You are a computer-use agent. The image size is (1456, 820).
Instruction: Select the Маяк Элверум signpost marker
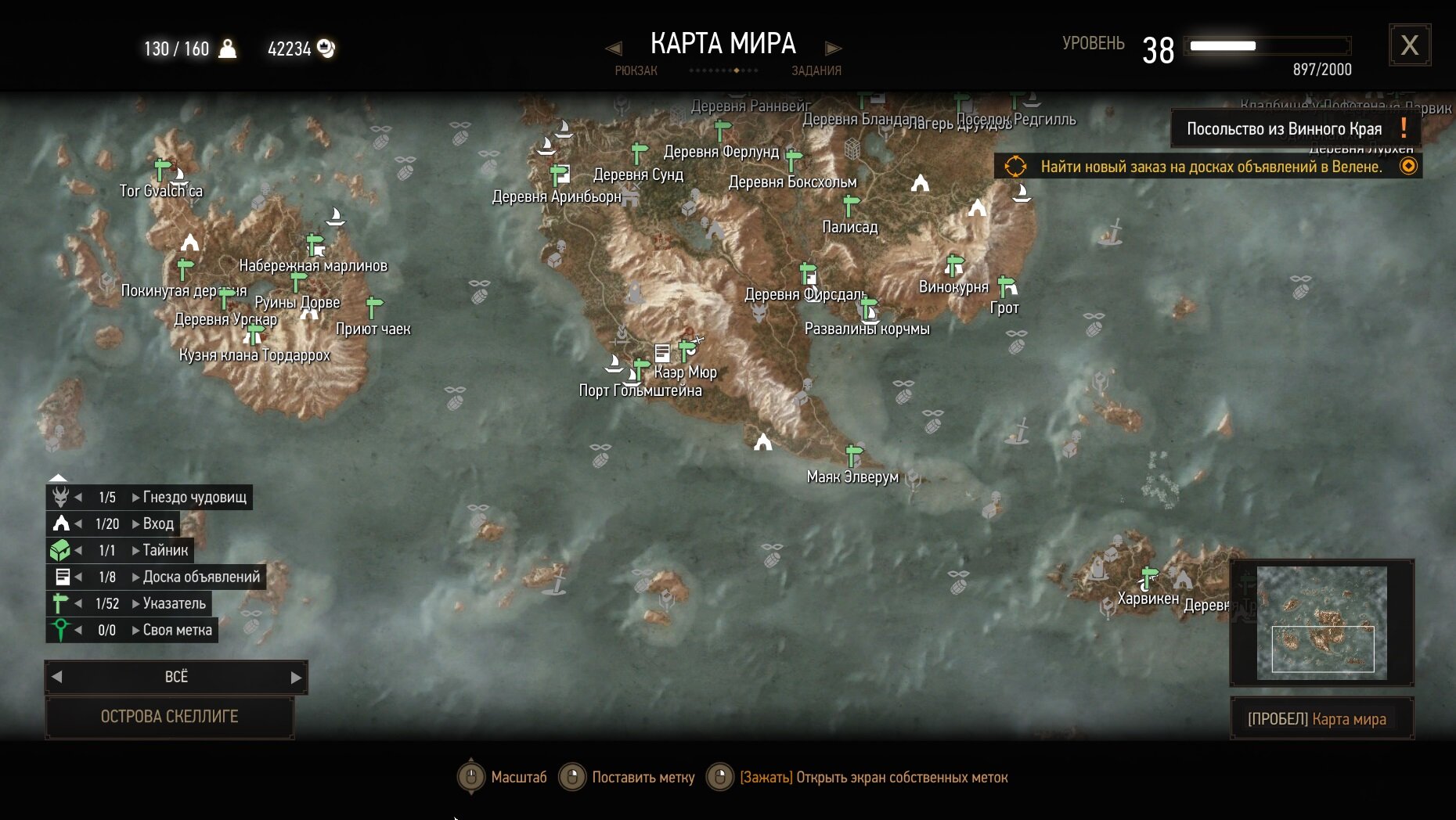853,454
